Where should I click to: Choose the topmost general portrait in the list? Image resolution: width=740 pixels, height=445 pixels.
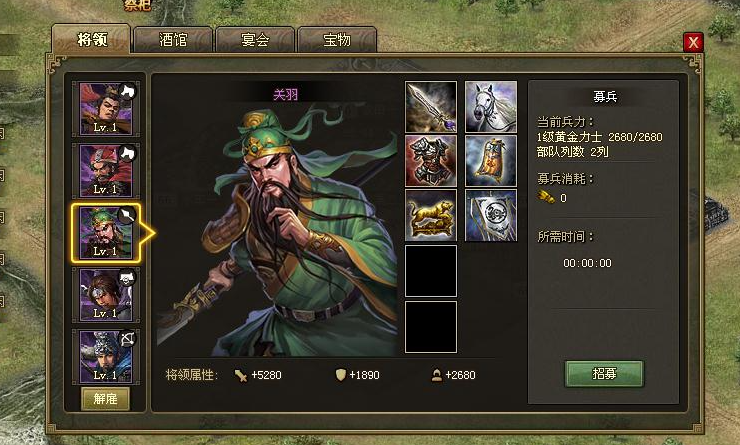[x=110, y=110]
